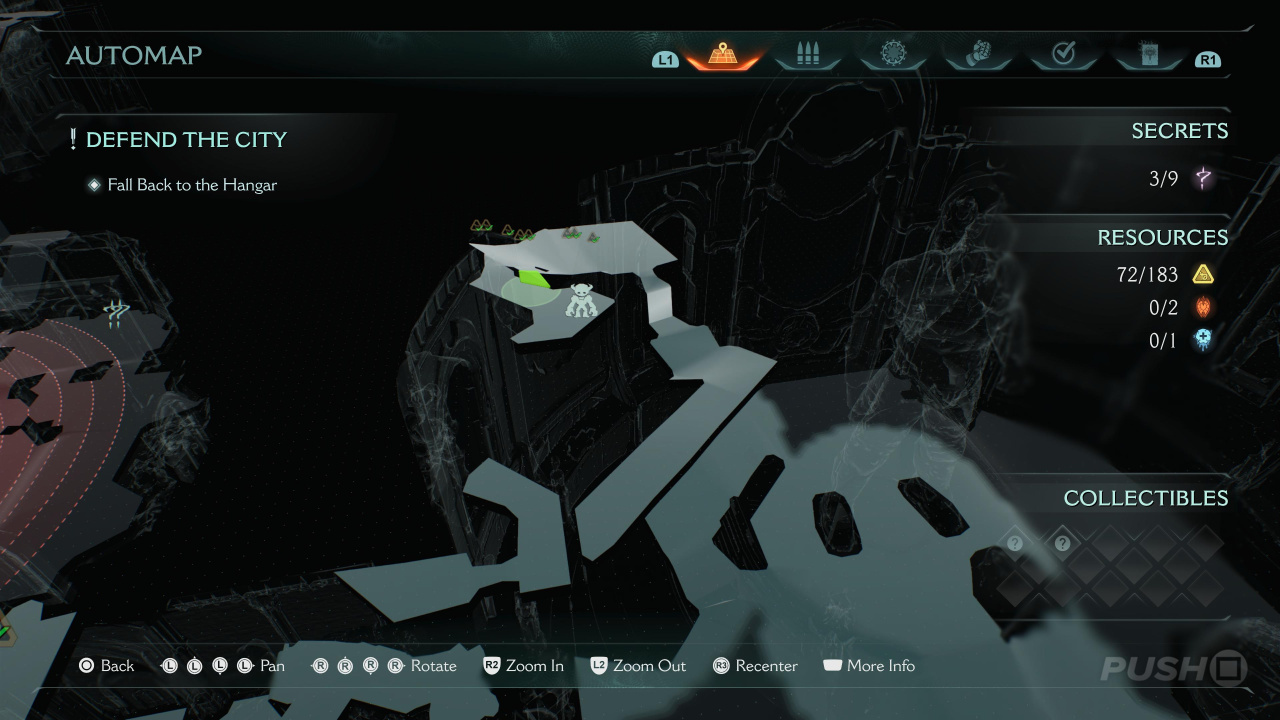Click the secret question-mark map marker
Screen dimensions: 1280x720
click(x=117, y=315)
